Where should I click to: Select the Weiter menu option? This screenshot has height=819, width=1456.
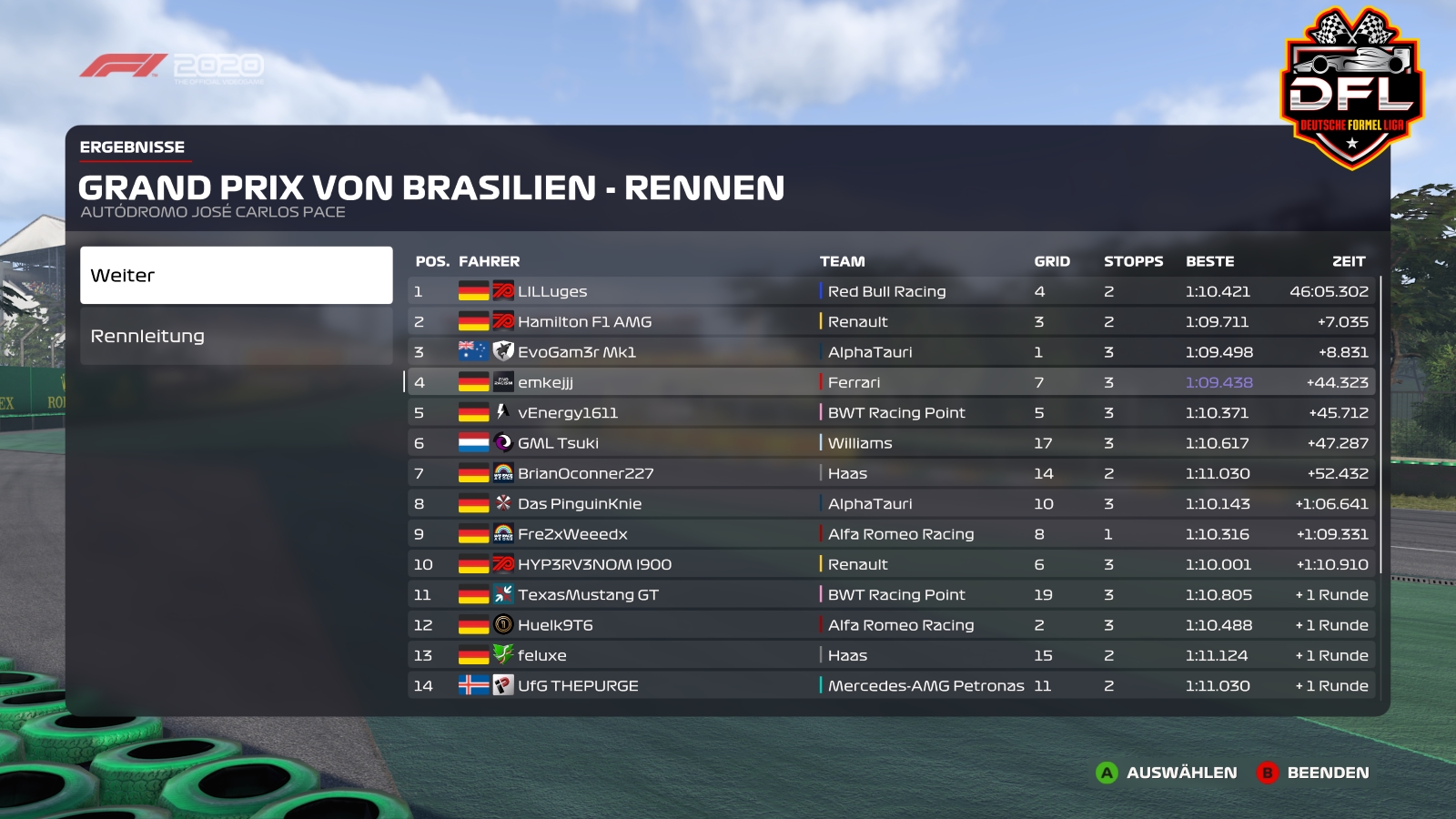click(236, 275)
